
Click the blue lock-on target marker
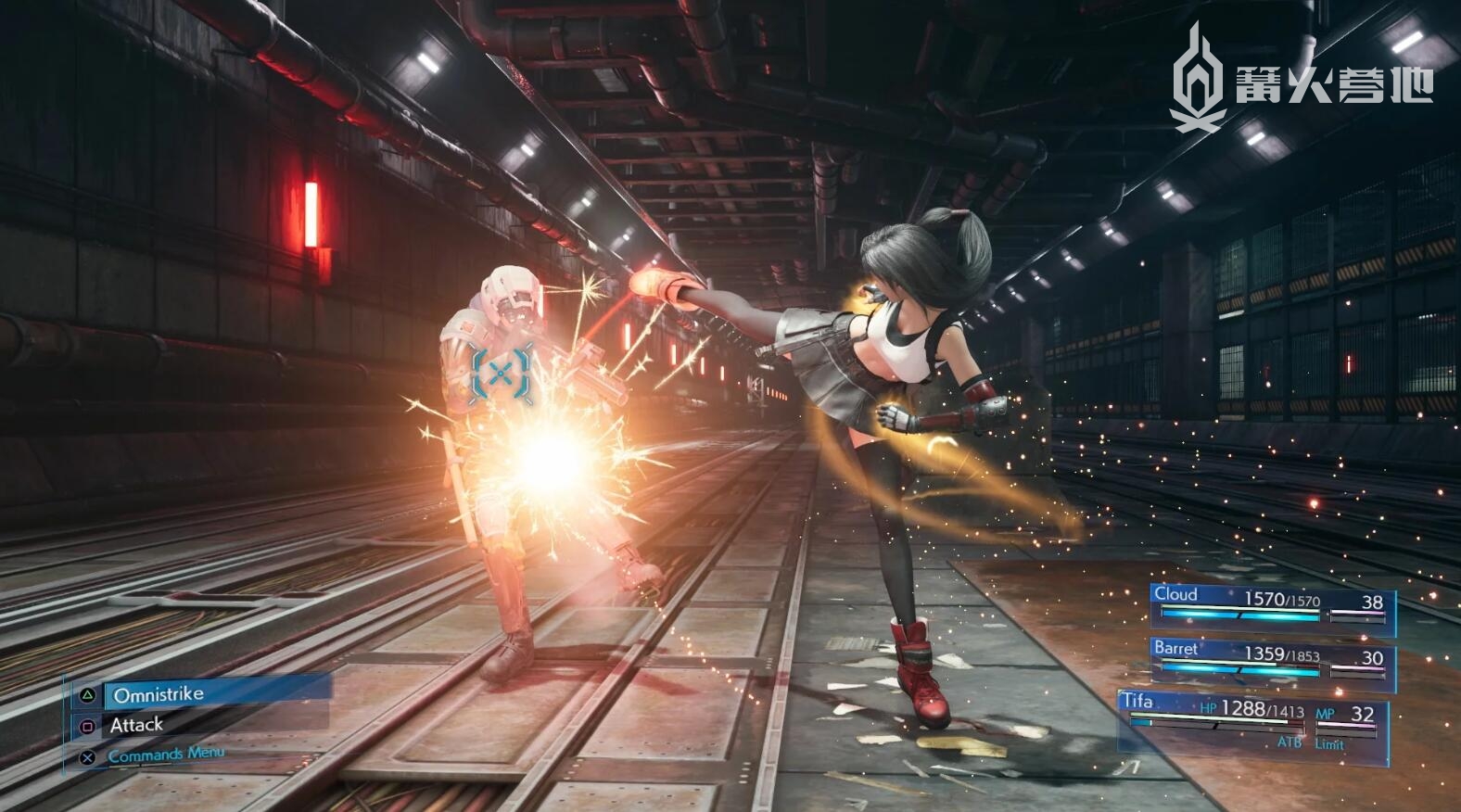tap(502, 374)
